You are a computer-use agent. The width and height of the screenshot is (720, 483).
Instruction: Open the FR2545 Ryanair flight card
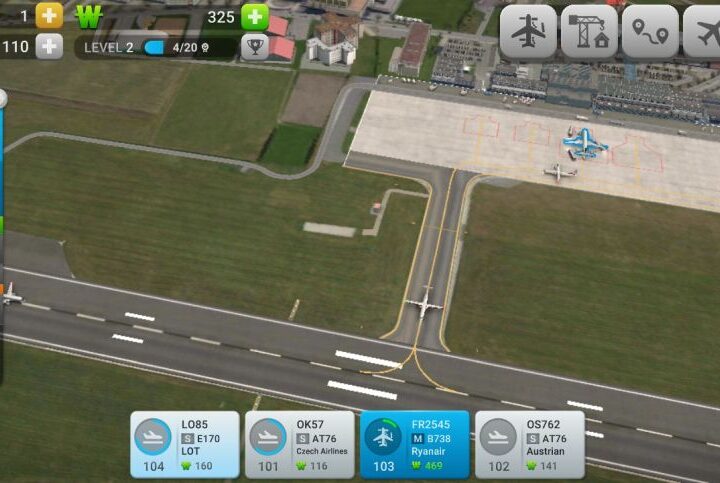point(414,444)
